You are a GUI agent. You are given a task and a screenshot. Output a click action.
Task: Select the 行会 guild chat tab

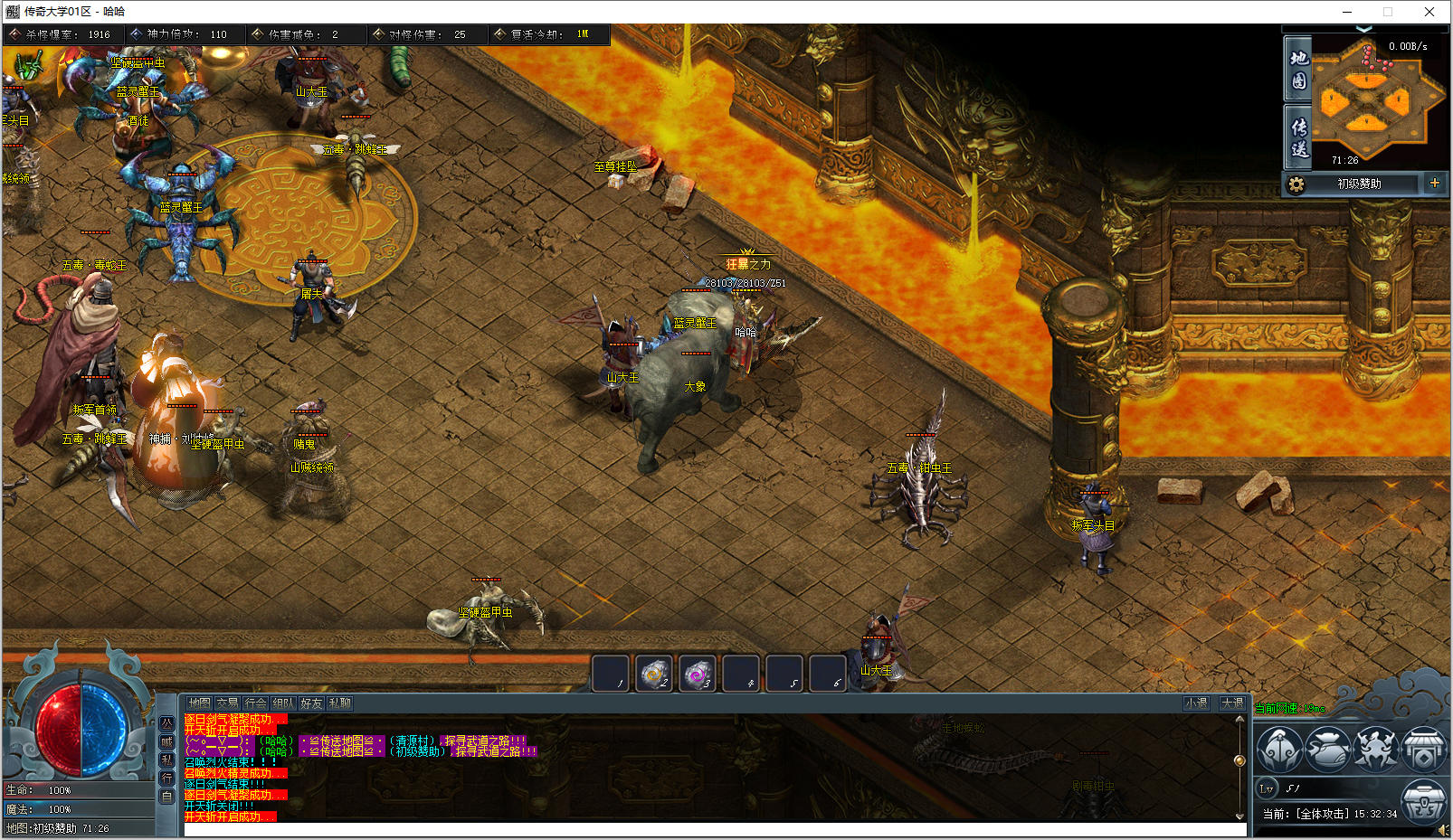[255, 703]
